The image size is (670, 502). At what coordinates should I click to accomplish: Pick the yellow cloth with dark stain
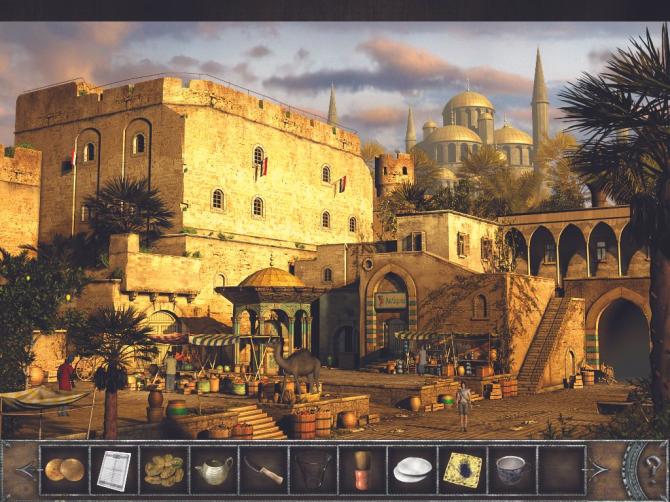462,469
